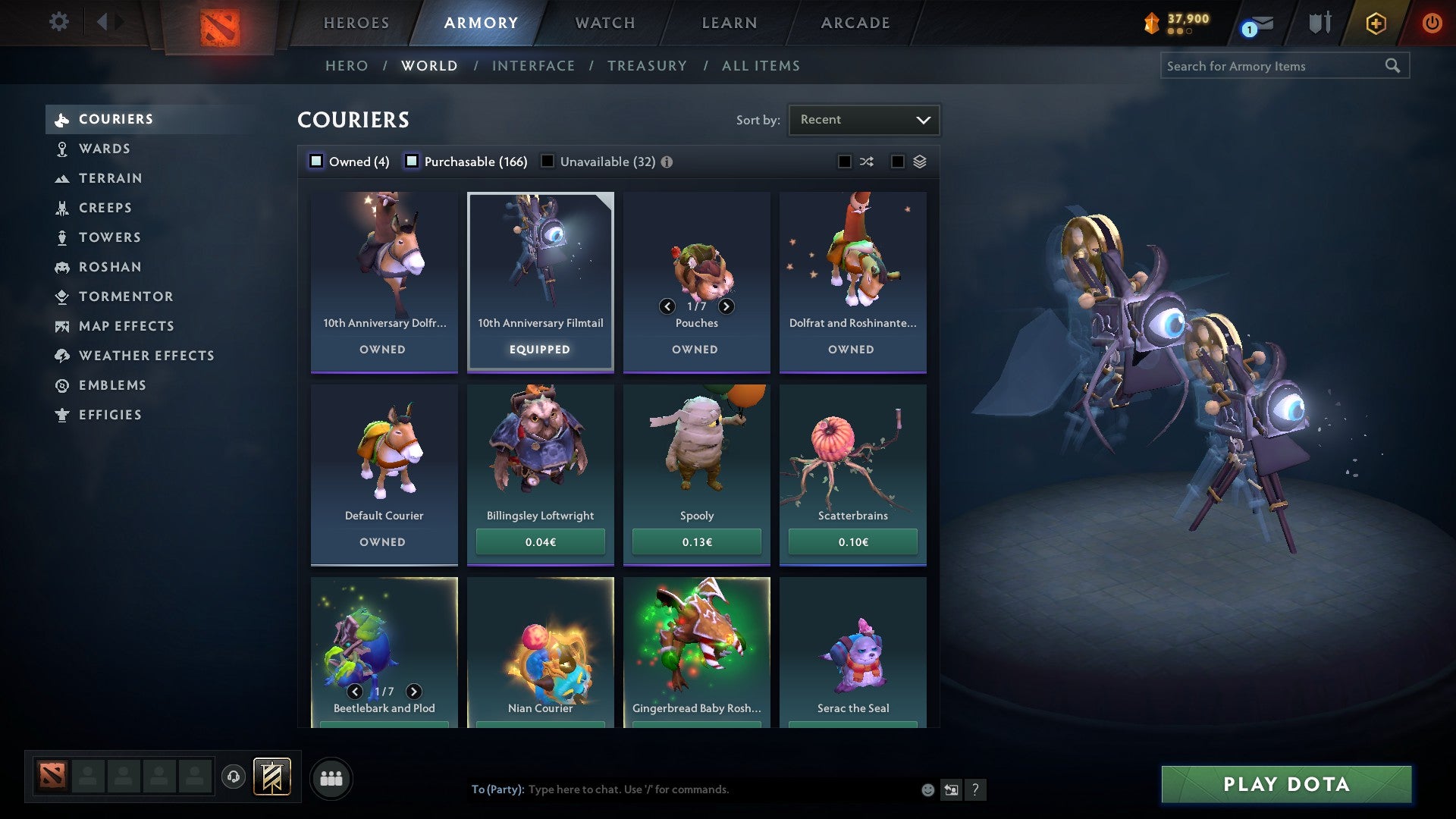Click the friends list icon near chat

click(x=331, y=777)
